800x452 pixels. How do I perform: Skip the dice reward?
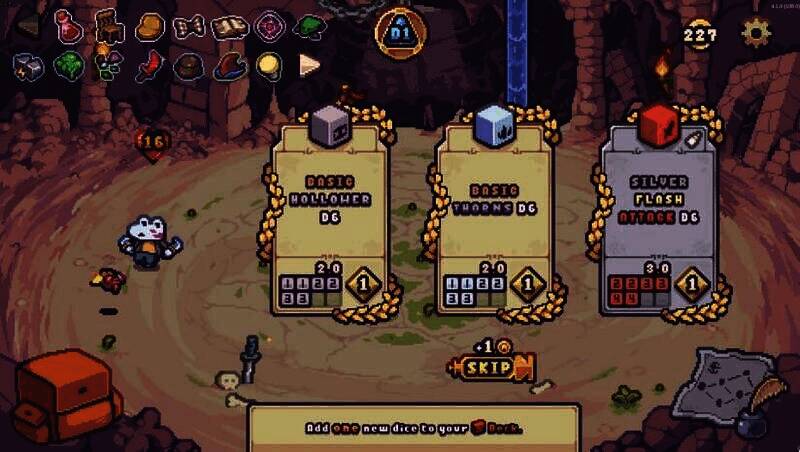[493, 368]
